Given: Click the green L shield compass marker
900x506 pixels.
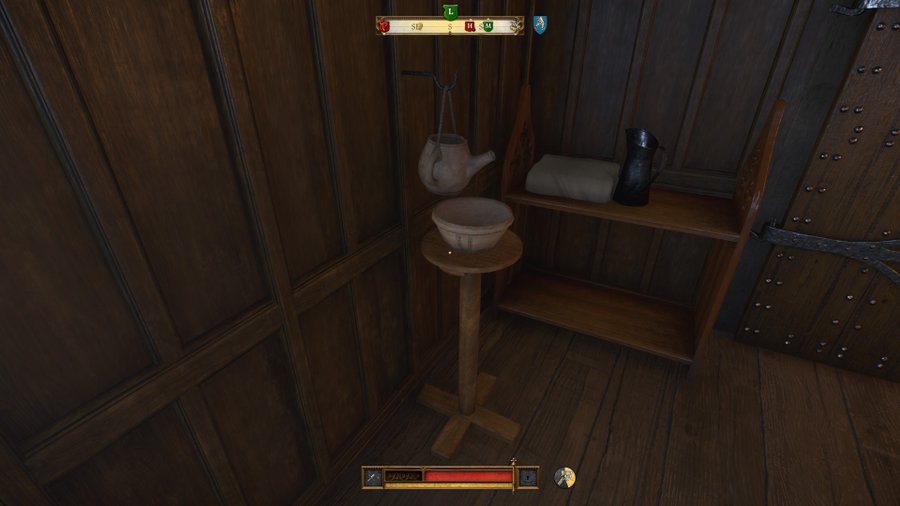Looking at the screenshot, I should pos(450,11).
